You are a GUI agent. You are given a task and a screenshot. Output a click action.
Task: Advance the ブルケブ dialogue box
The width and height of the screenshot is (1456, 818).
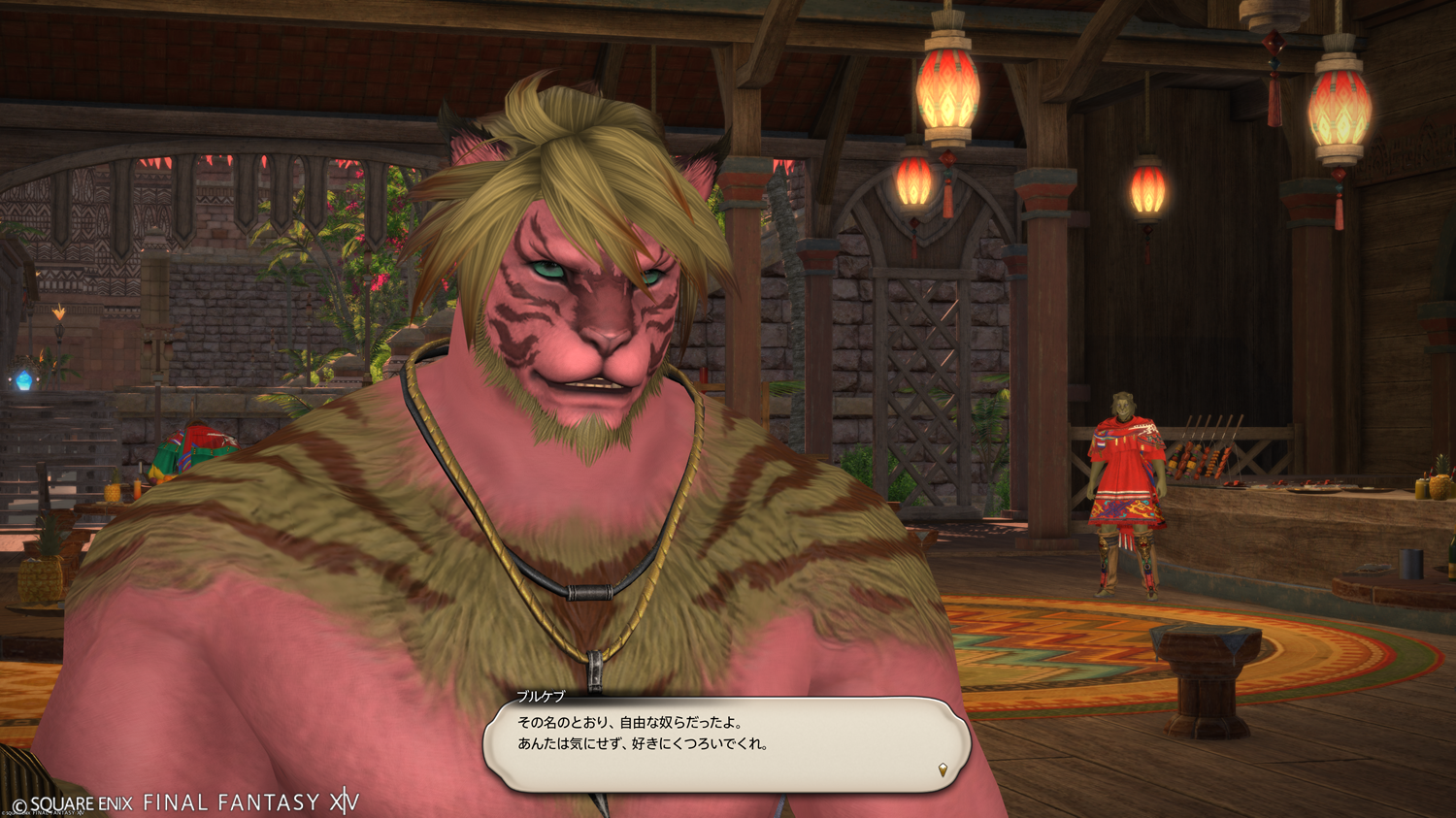[x=726, y=743]
